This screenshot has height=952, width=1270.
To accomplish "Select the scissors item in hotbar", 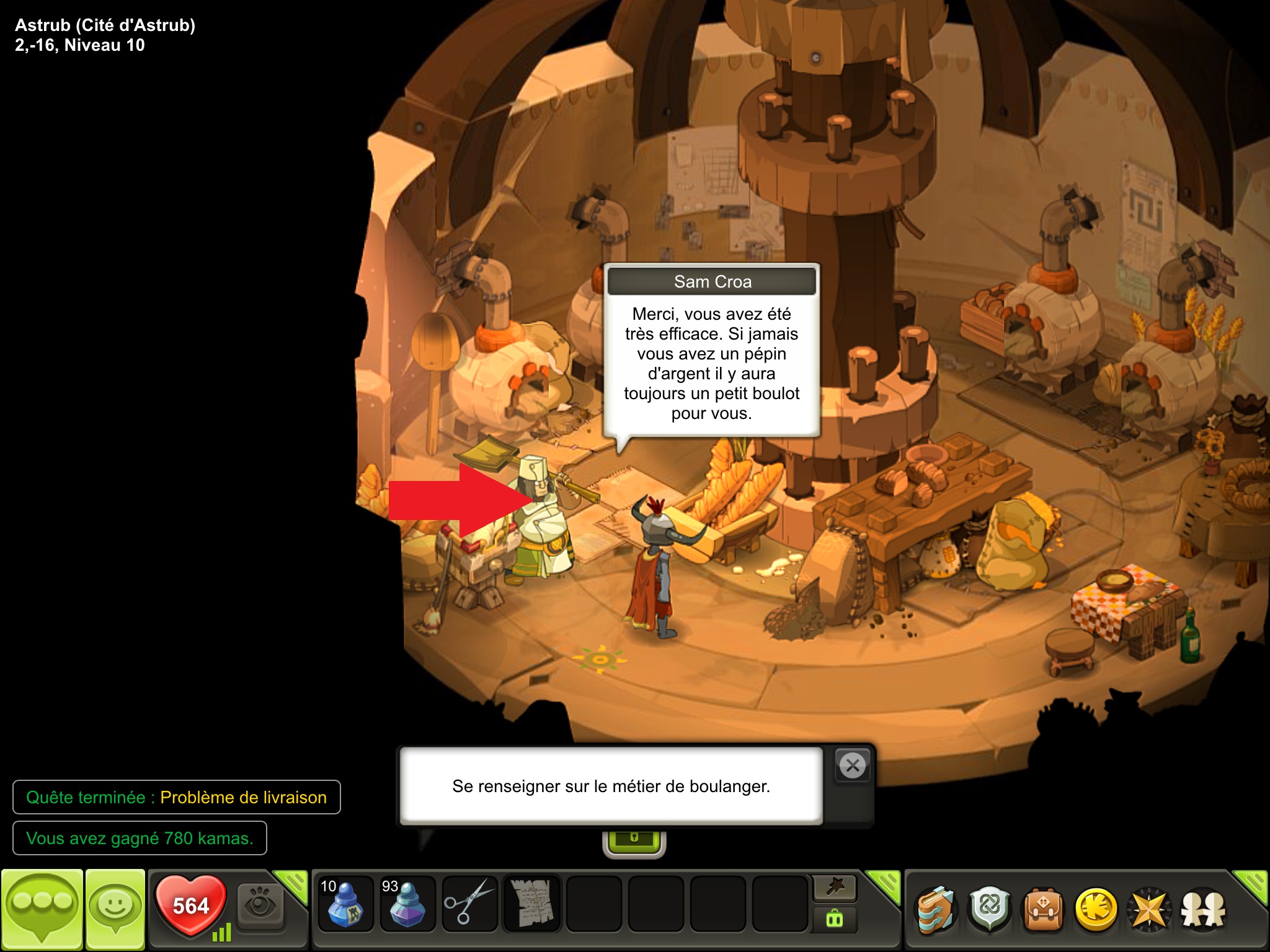I will [469, 904].
